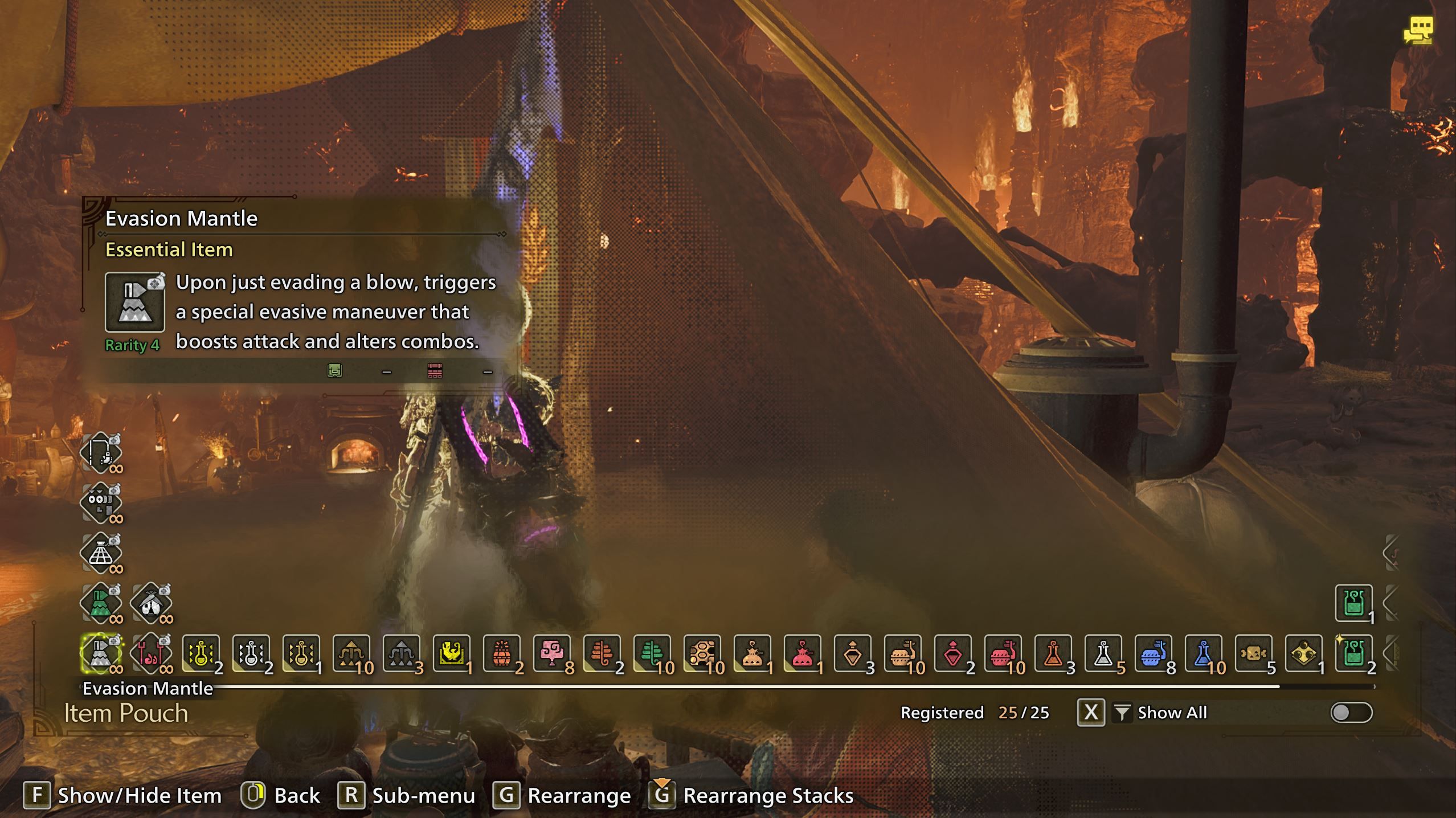Screen dimensions: 1456x818
Task: Pick the green herb with count 10
Action: pos(652,653)
